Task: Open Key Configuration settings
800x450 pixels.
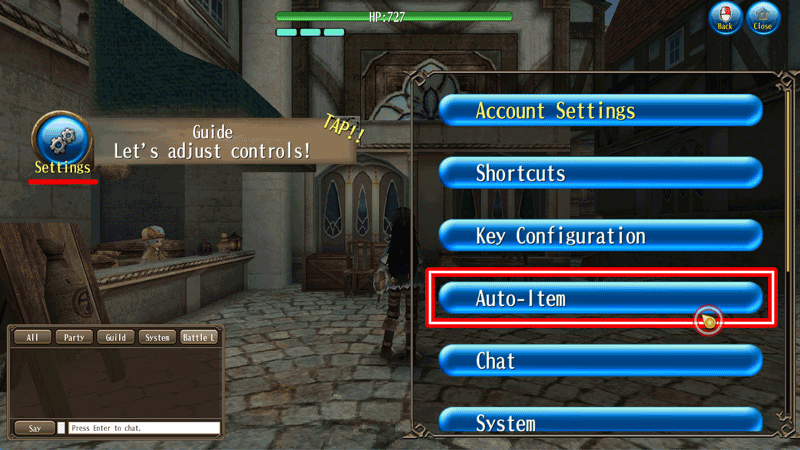Action: [600, 236]
